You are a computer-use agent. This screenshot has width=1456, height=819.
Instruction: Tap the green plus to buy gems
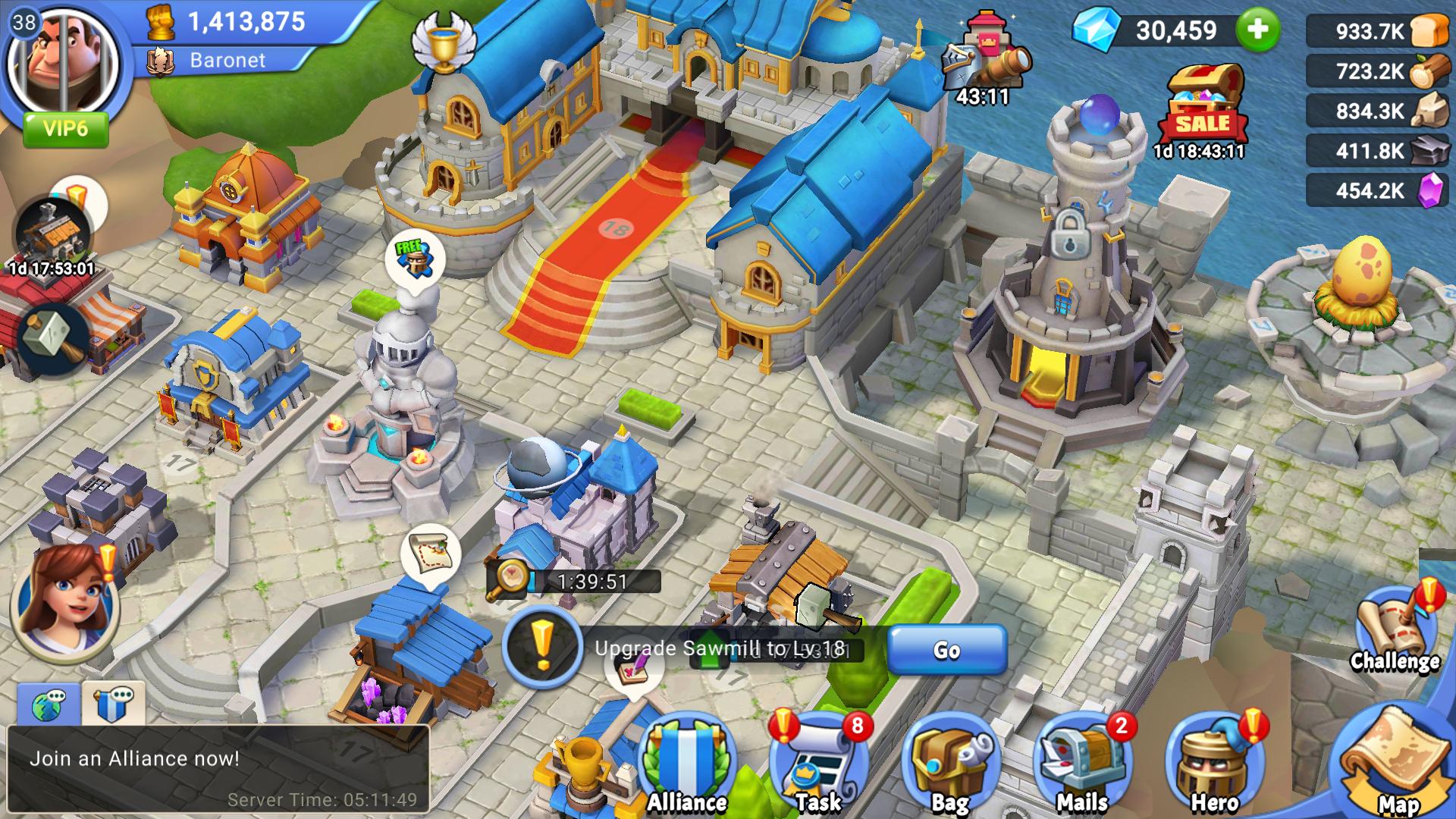(x=1257, y=30)
